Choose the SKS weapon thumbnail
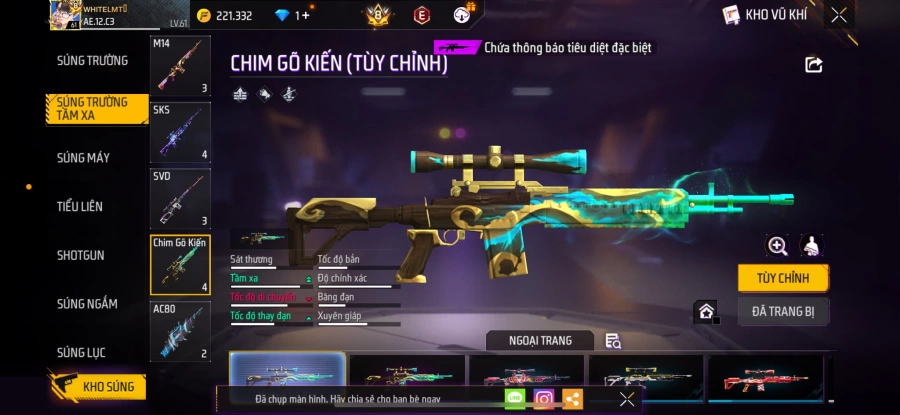Viewport: 900px width, 415px height. tap(180, 132)
